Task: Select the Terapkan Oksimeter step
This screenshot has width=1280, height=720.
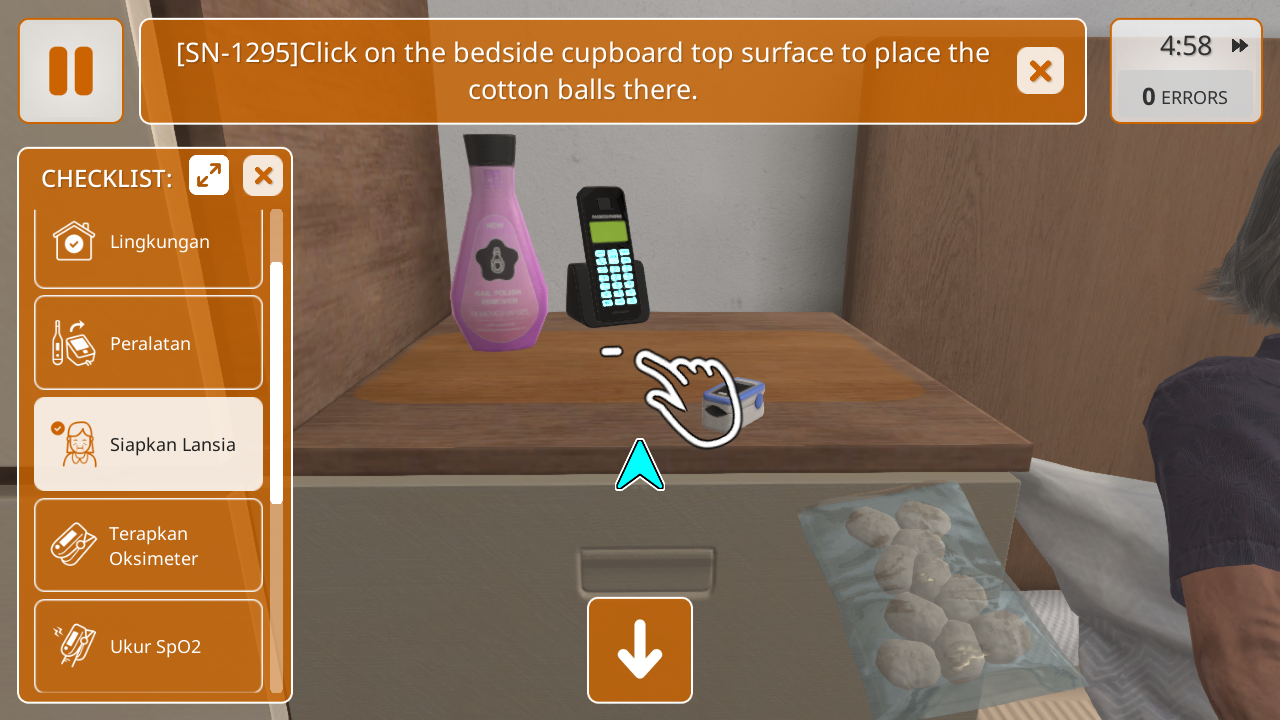Action: (x=148, y=545)
